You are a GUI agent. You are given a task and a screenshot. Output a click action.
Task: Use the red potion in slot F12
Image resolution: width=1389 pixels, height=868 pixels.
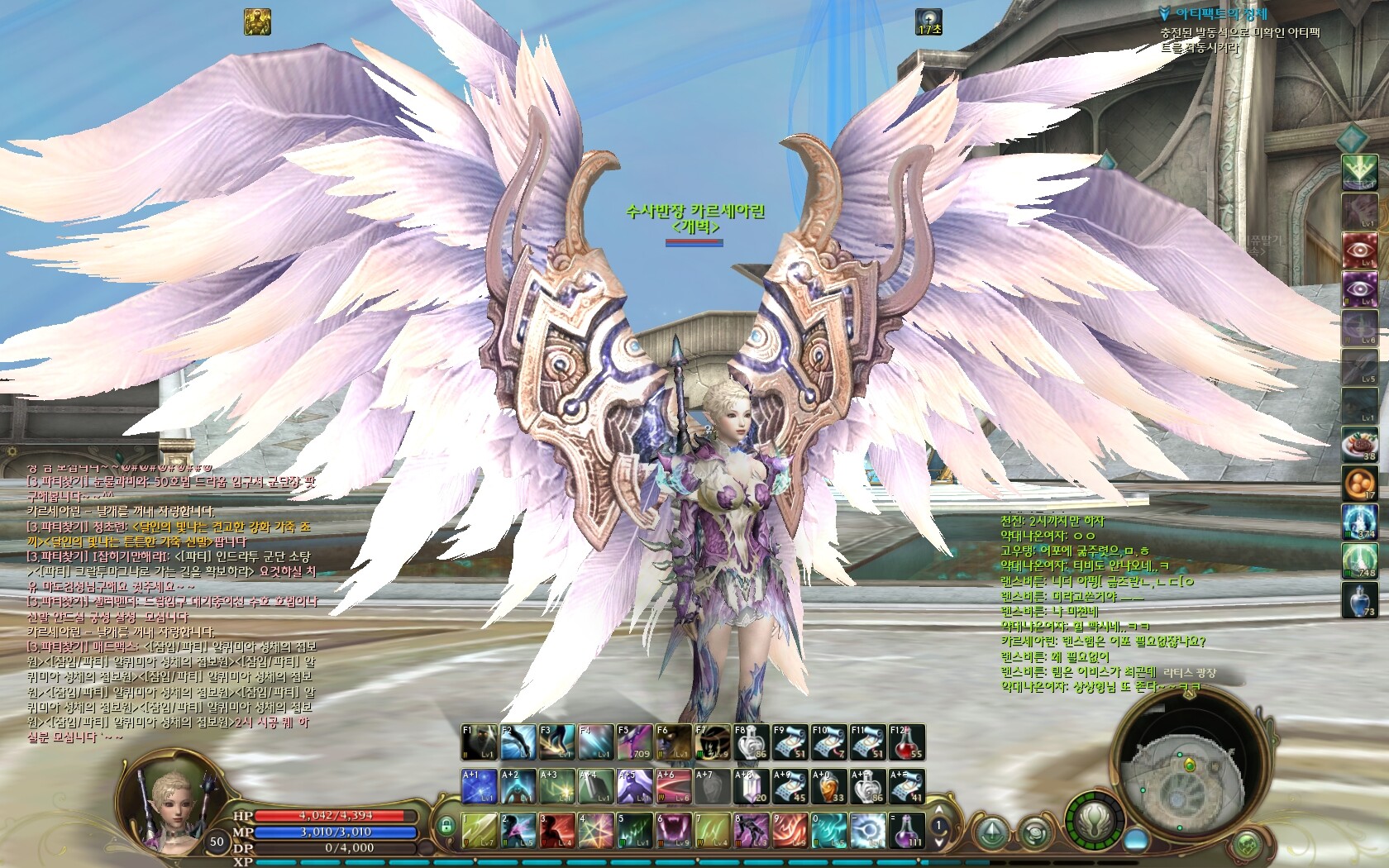click(906, 742)
